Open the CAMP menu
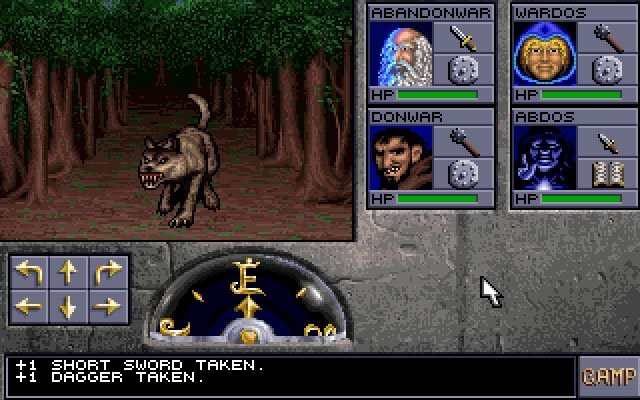The height and width of the screenshot is (400, 640). pos(608,377)
